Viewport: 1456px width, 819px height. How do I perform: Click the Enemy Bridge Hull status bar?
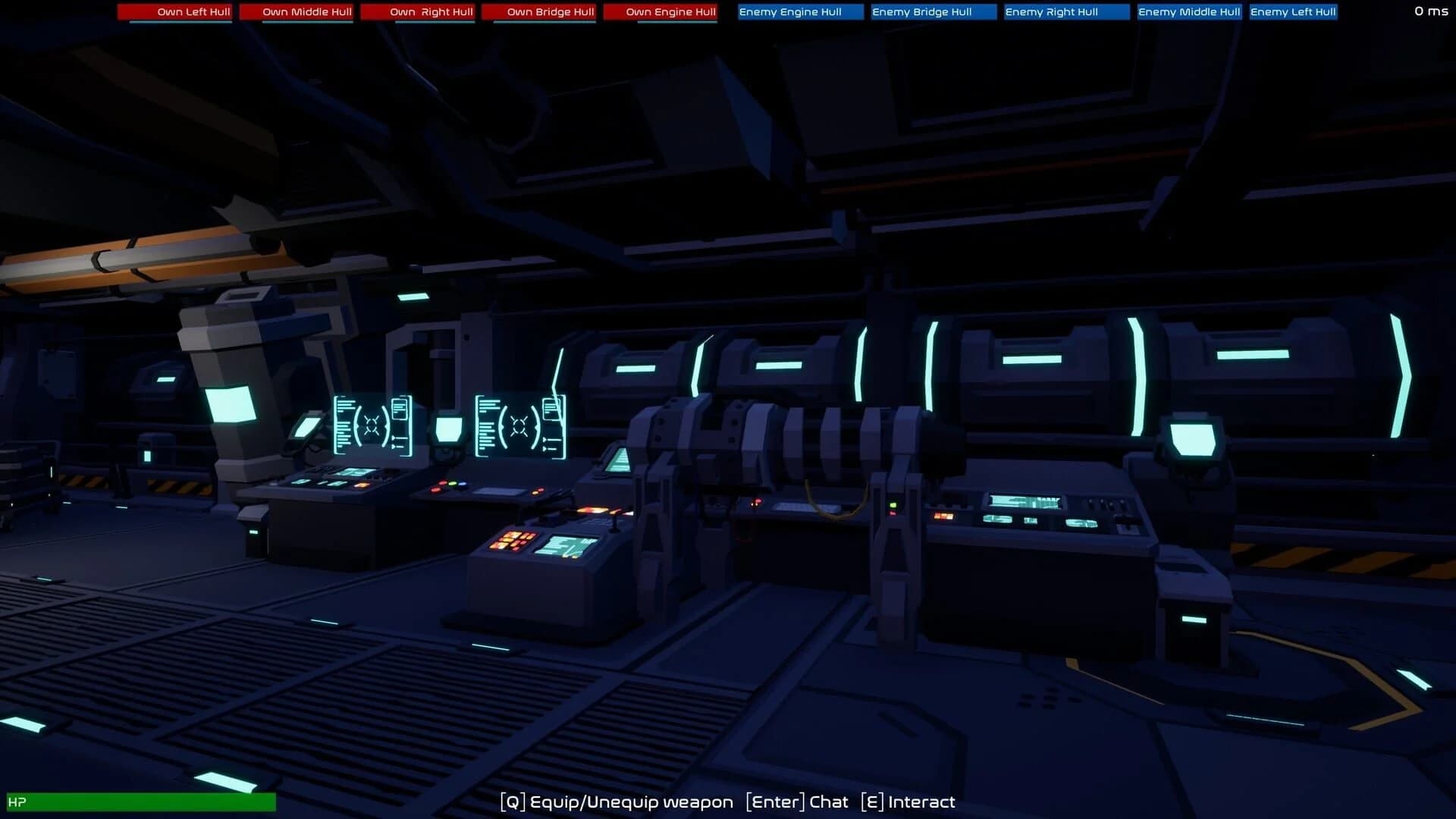click(932, 11)
